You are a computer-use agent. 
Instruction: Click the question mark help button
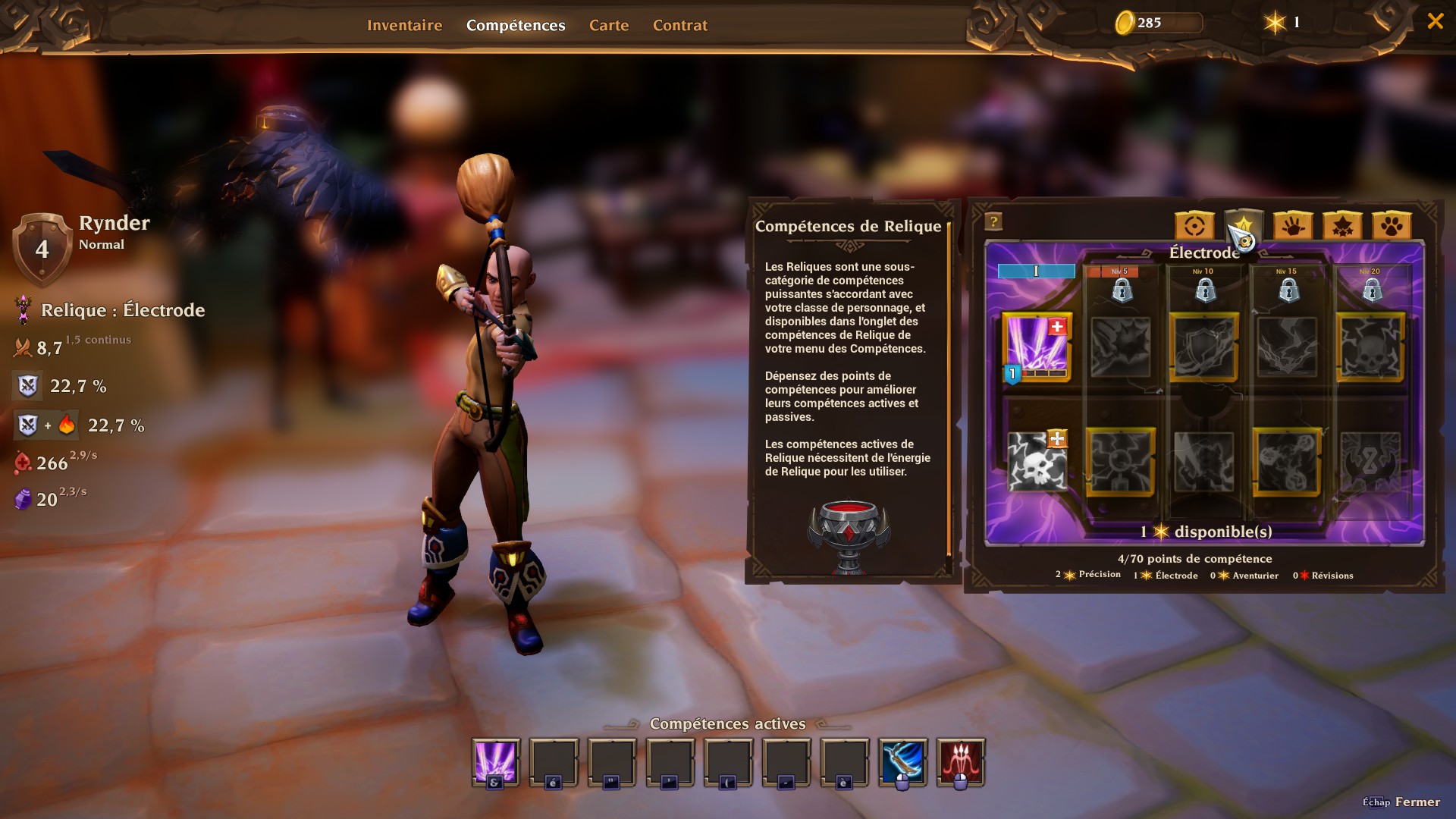pyautogui.click(x=993, y=221)
